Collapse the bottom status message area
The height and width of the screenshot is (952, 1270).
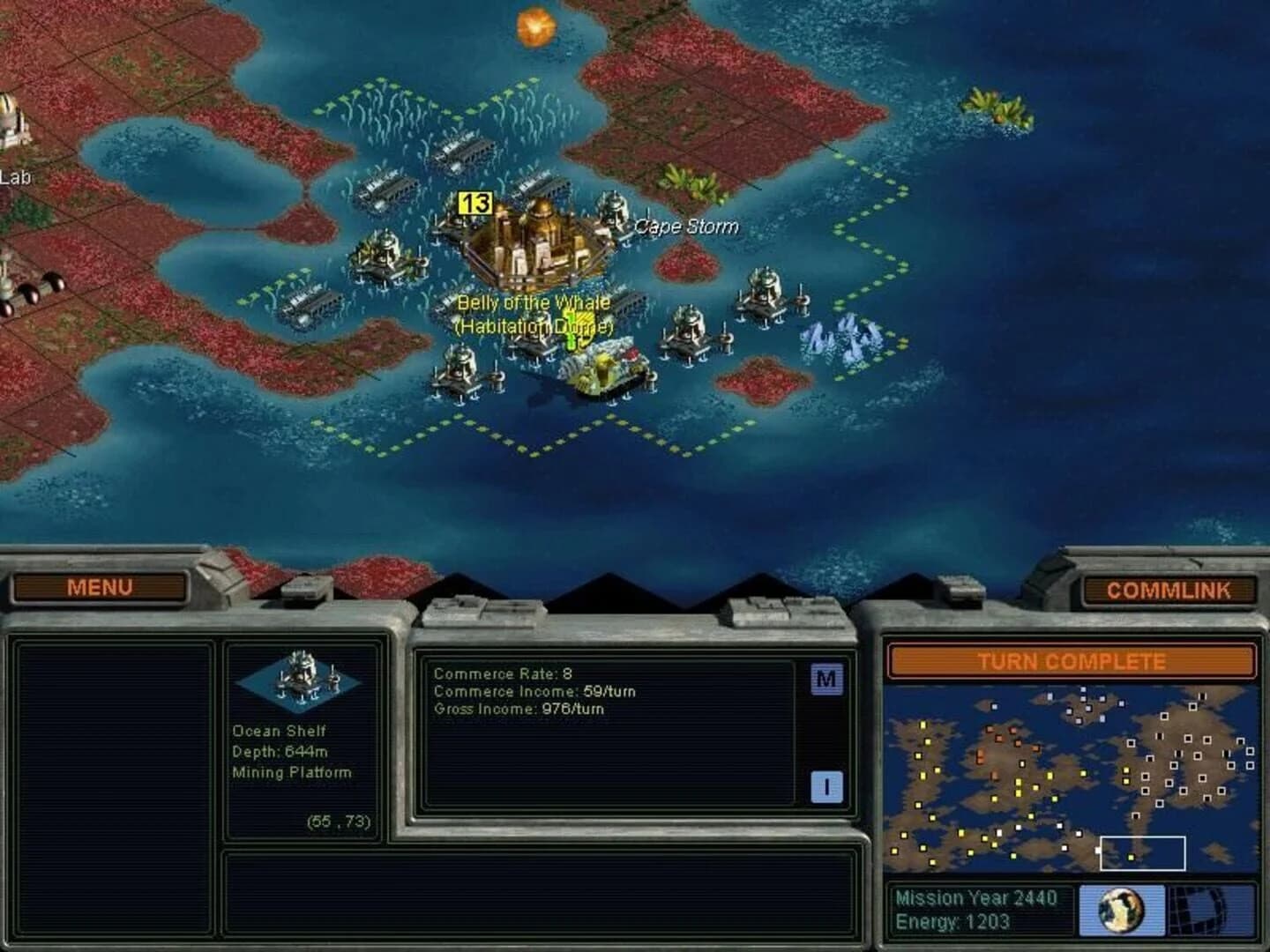(543, 895)
